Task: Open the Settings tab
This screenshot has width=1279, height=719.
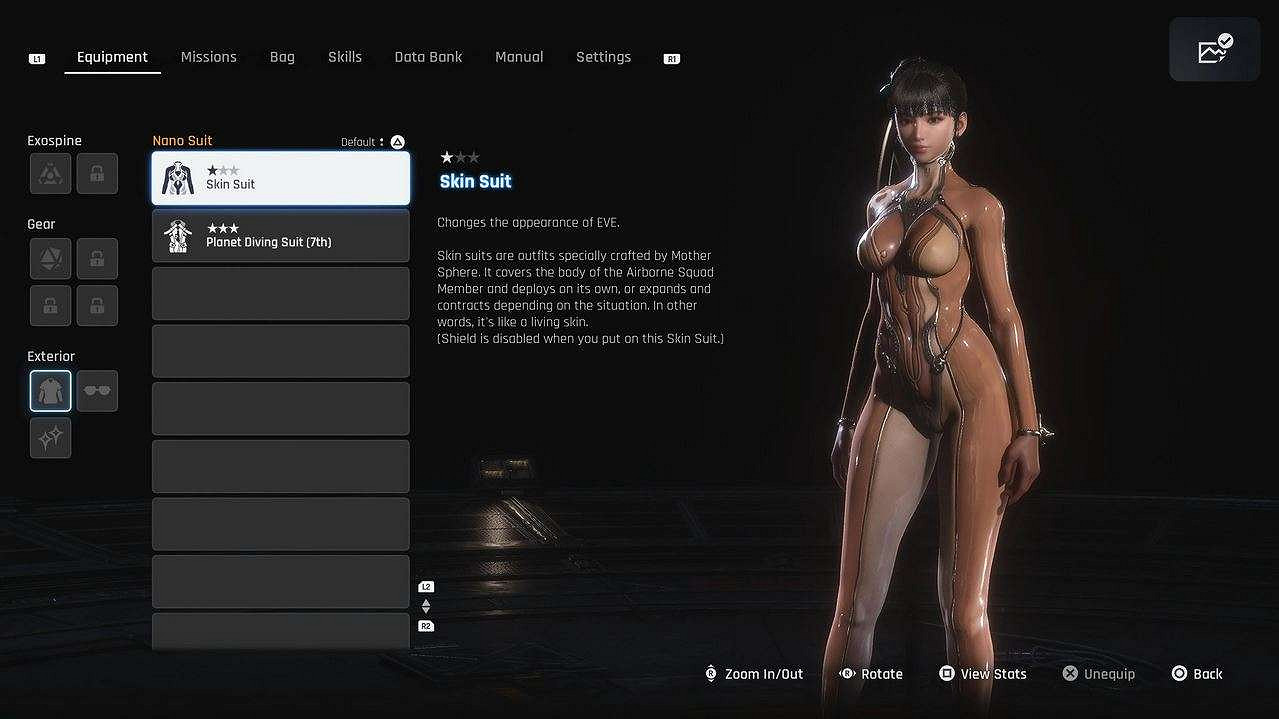Action: 603,57
